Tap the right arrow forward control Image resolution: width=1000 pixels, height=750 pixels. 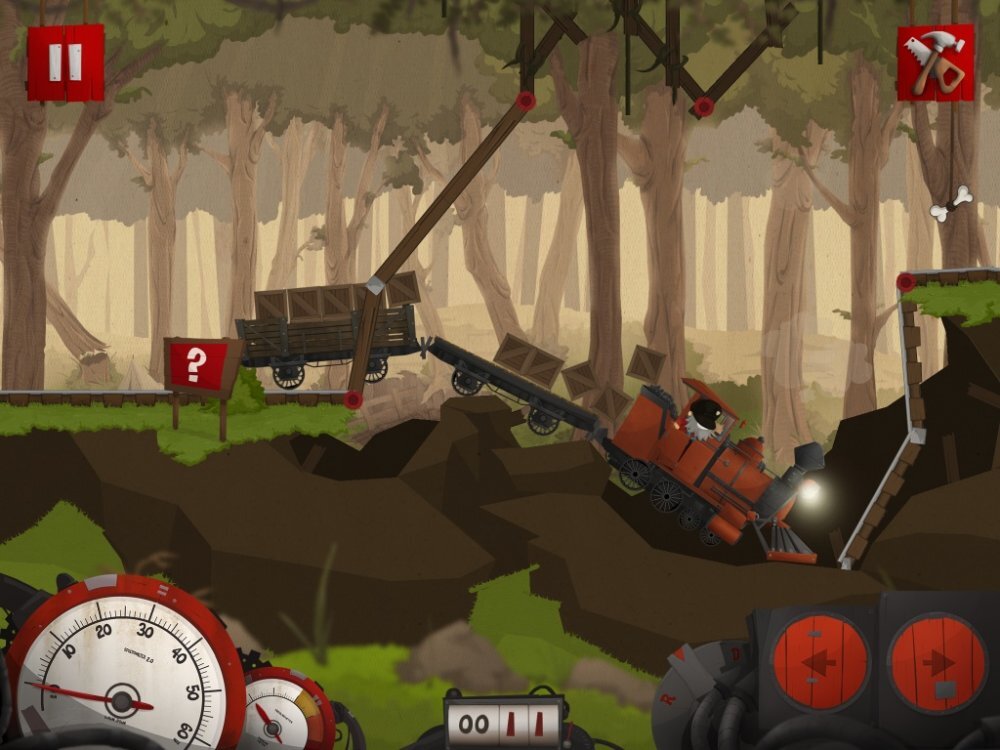[x=936, y=663]
